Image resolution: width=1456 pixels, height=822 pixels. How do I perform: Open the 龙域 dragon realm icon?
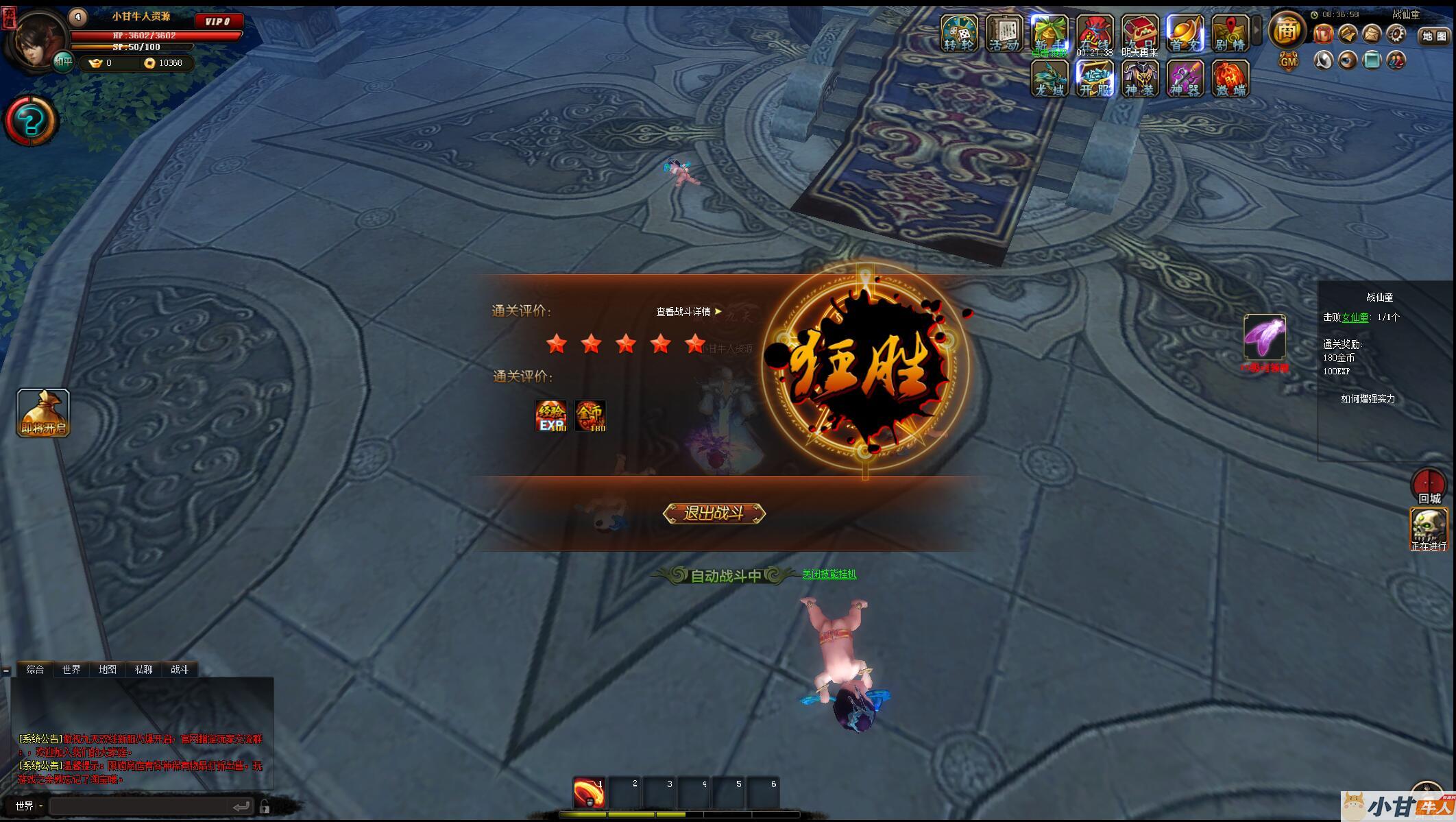coord(1049,78)
